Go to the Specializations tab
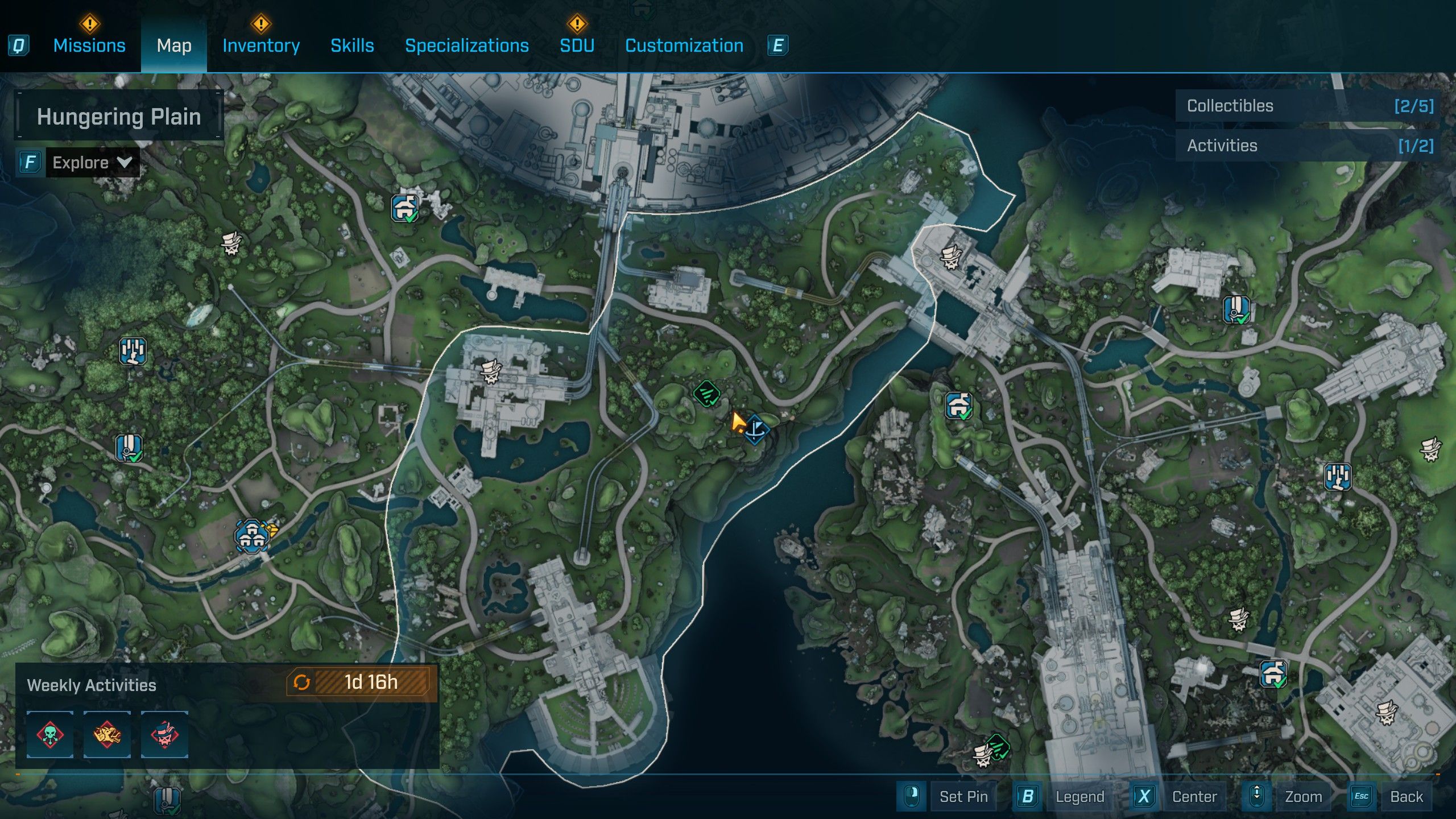1456x819 pixels. [466, 45]
